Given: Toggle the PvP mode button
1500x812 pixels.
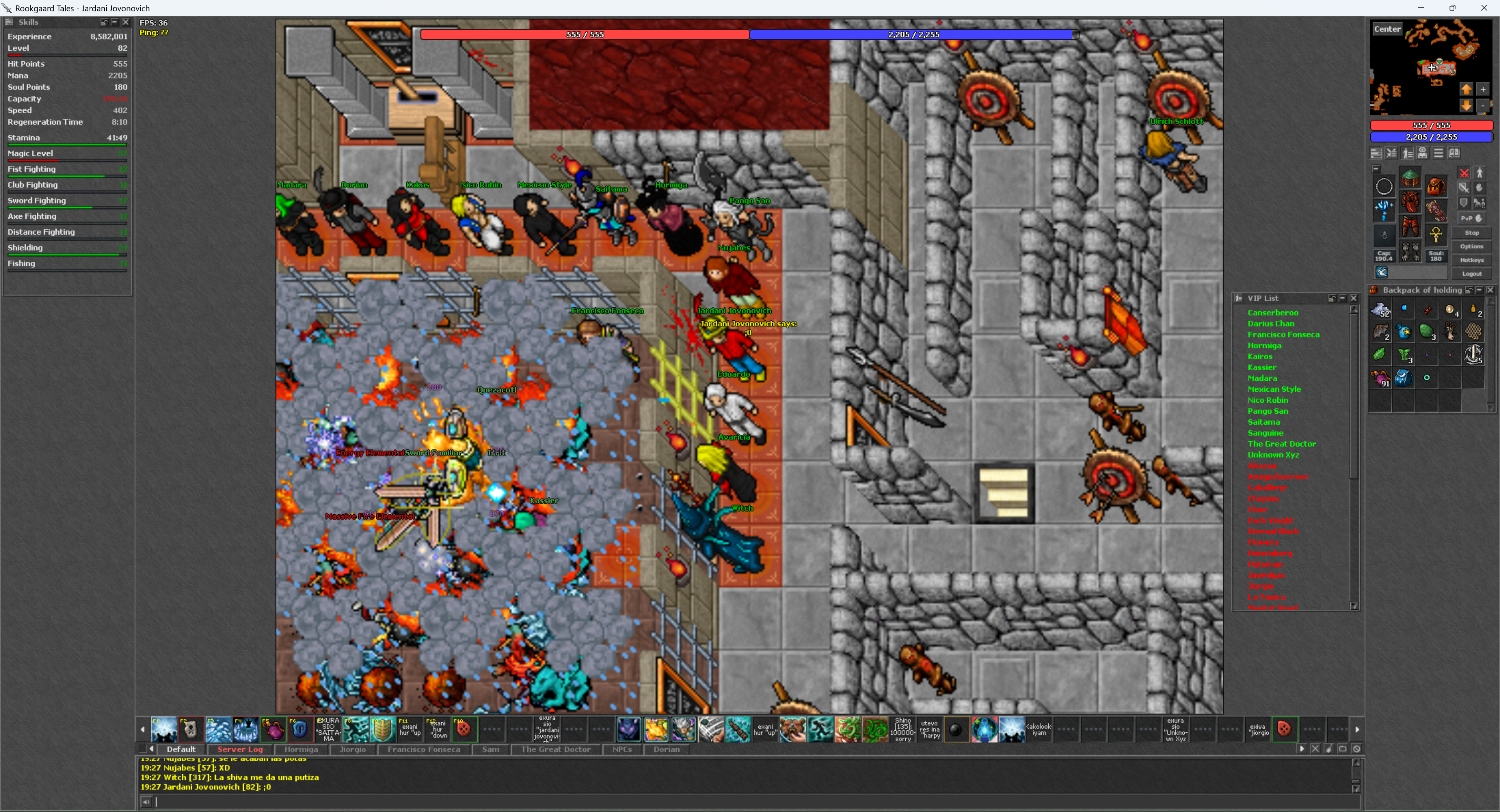Looking at the screenshot, I should (x=1471, y=218).
